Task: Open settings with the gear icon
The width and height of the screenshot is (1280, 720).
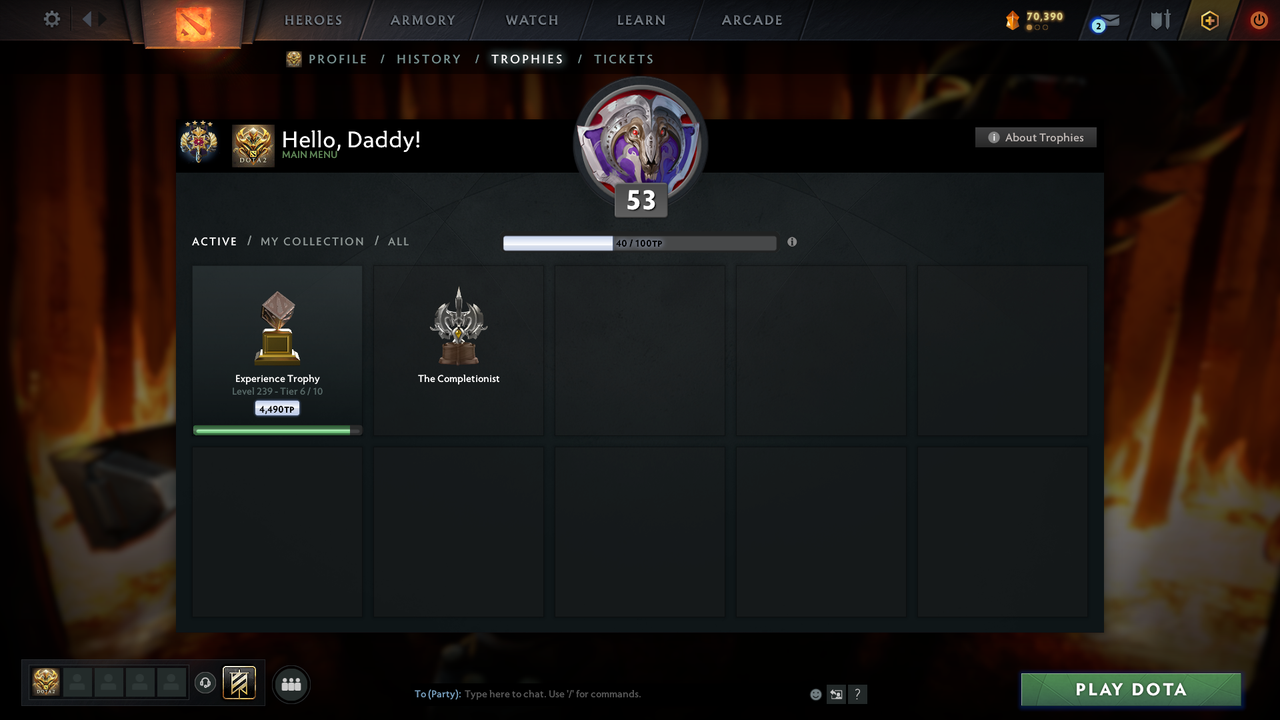Action: [51, 18]
